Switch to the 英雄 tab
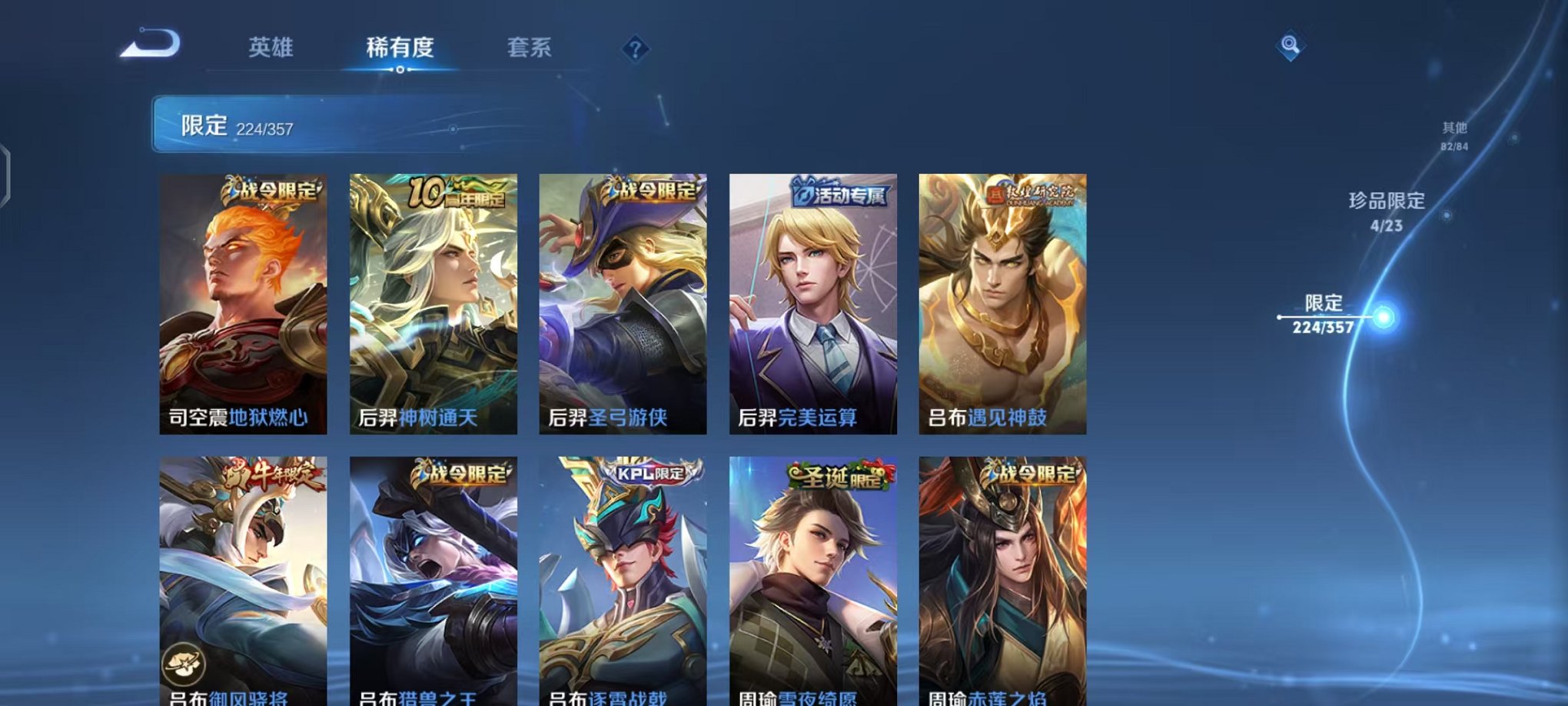The height and width of the screenshot is (706, 1568). click(x=267, y=48)
